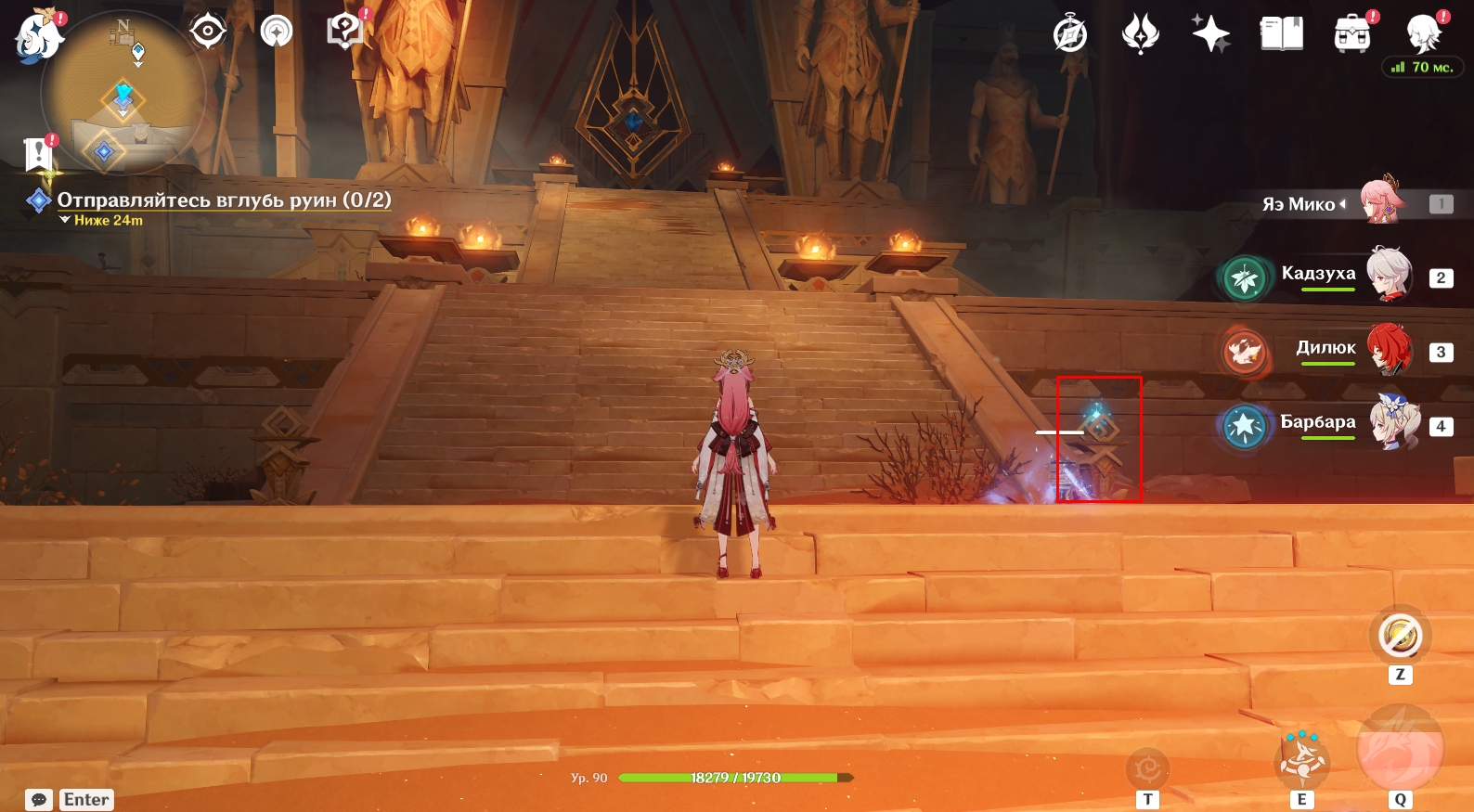Use the equipped gadget icon

click(1400, 637)
